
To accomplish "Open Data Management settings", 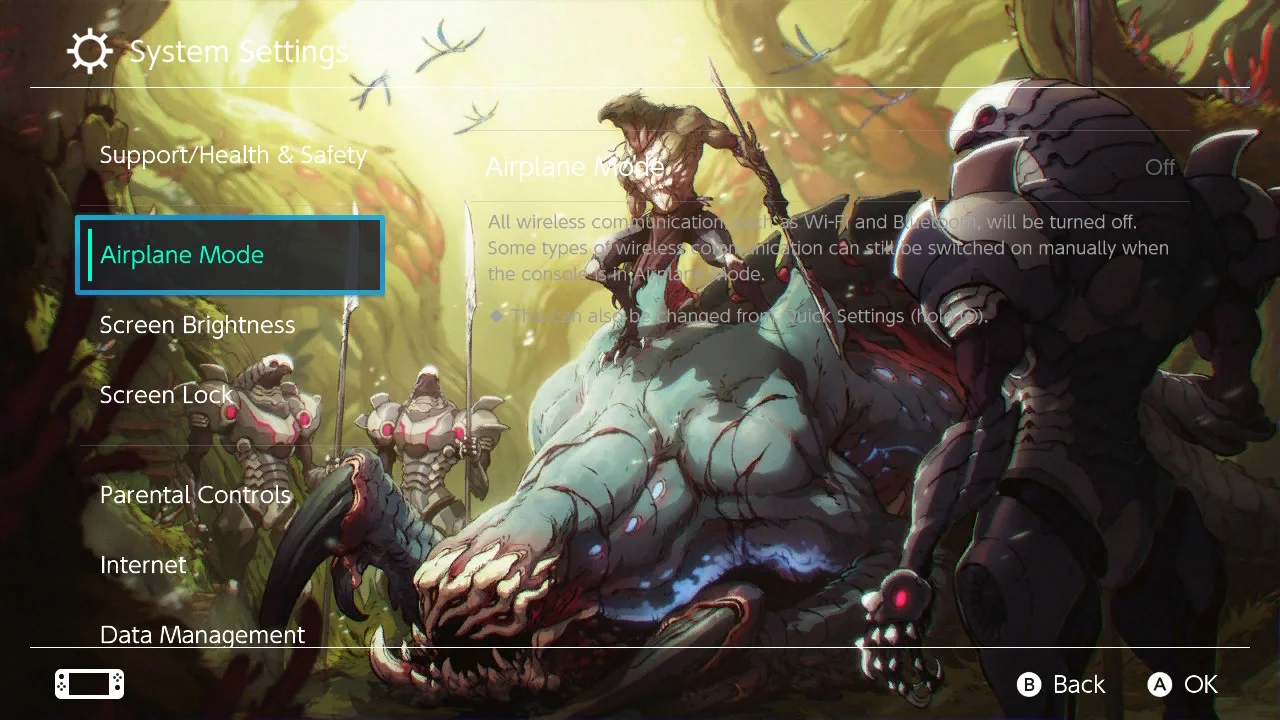I will point(202,634).
